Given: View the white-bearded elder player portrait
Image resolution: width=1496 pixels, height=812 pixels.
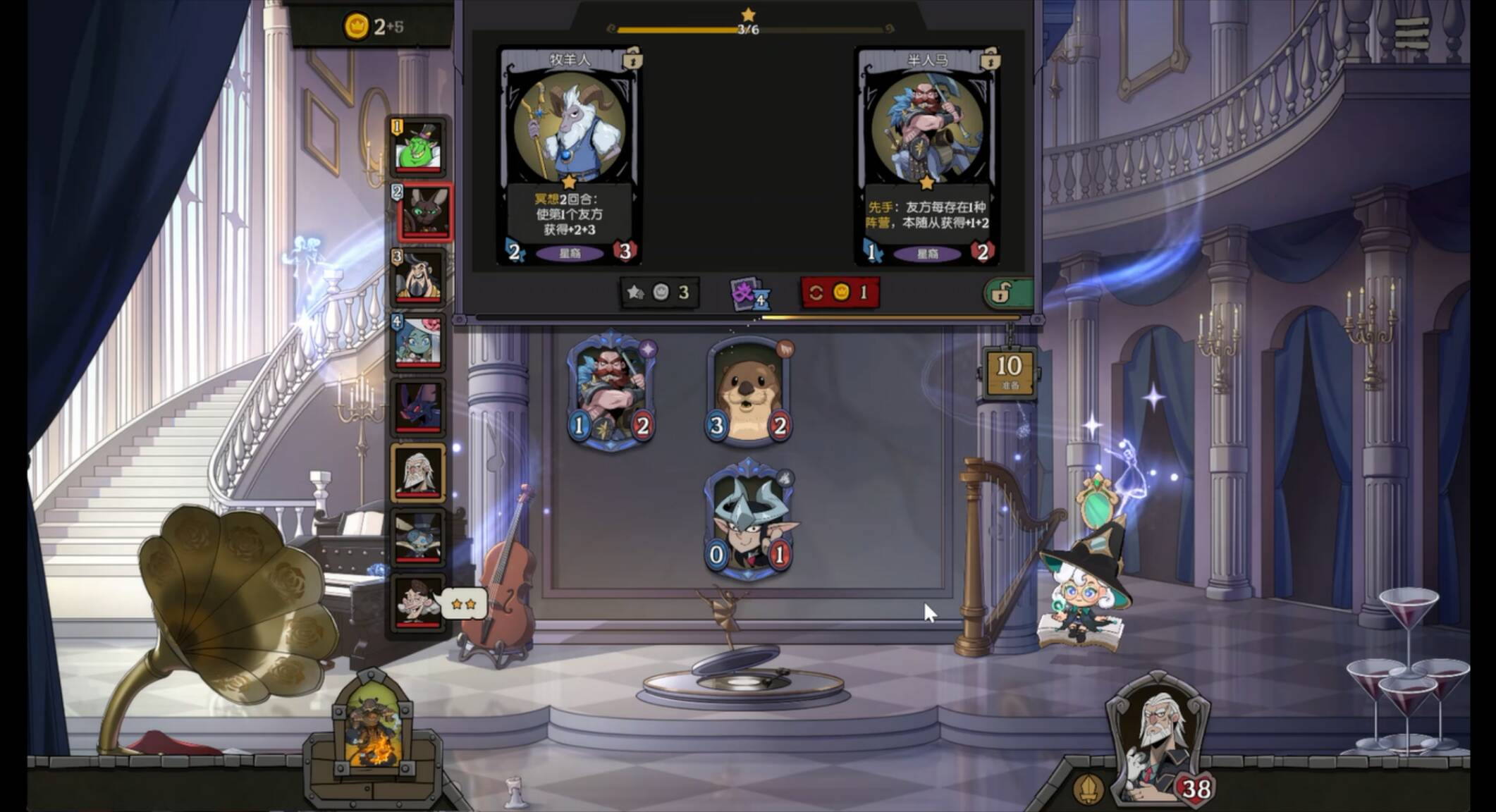Looking at the screenshot, I should click(x=419, y=472).
